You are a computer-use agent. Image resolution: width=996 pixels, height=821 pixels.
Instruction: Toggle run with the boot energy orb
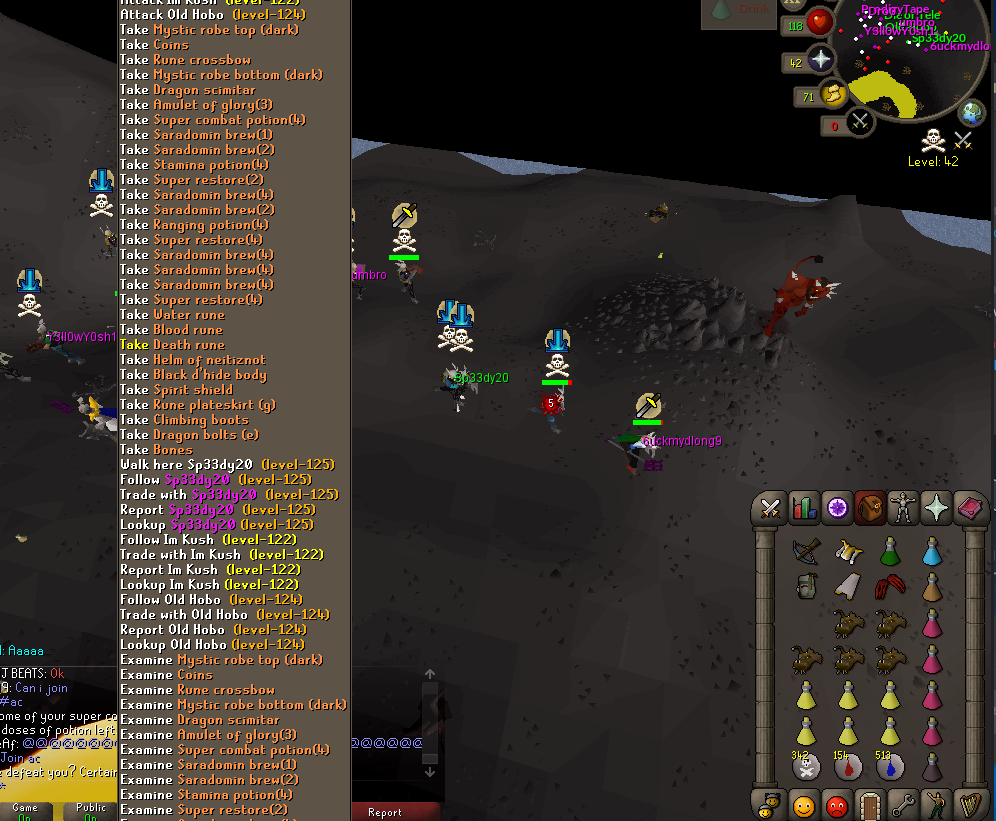point(832,95)
